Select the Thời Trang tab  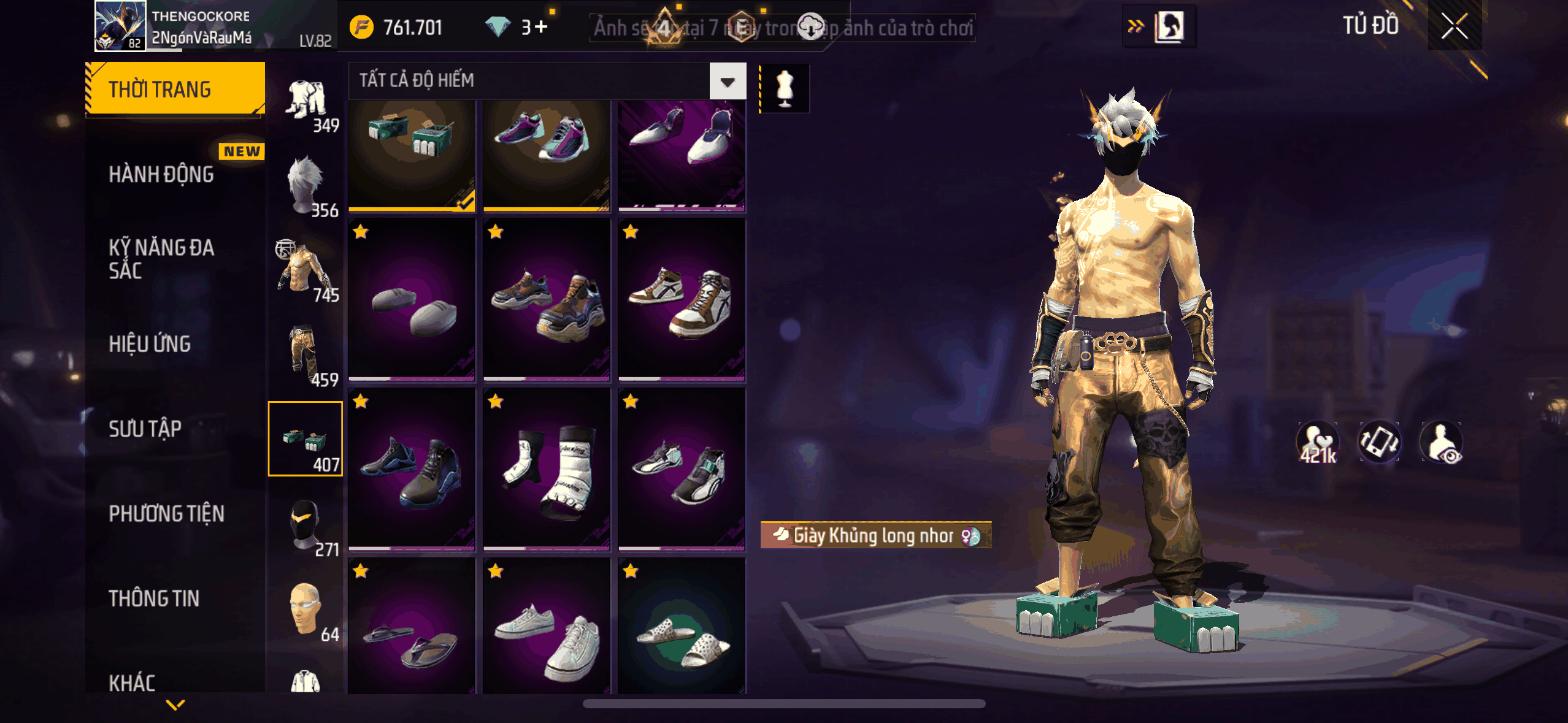pyautogui.click(x=175, y=90)
